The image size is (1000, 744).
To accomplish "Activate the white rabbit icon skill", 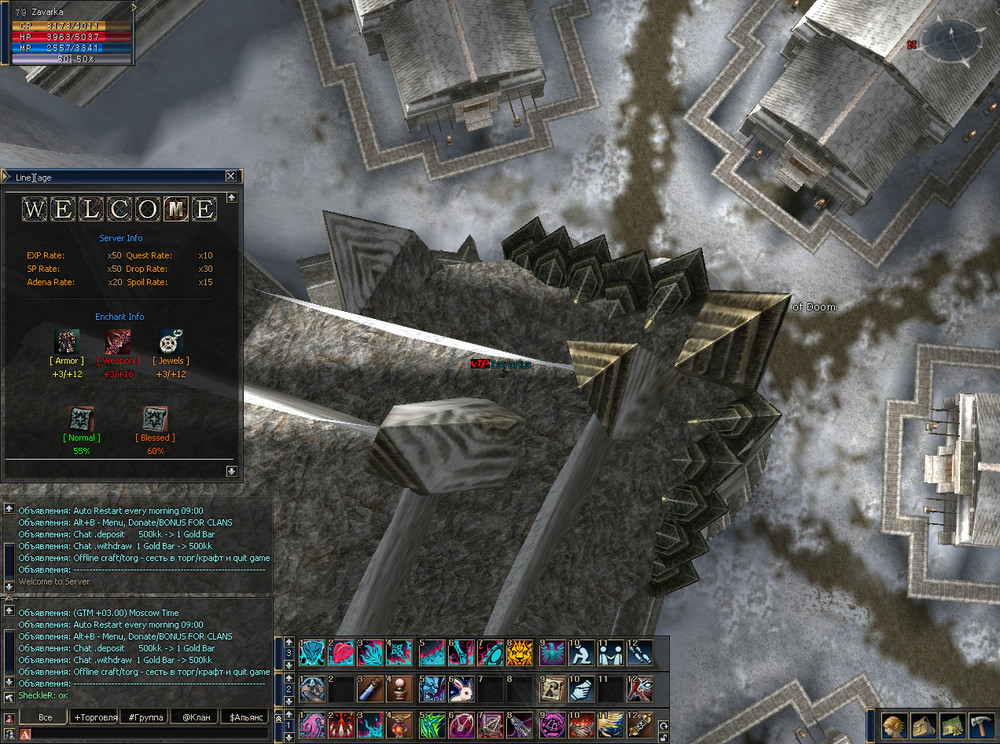I will pos(460,688).
